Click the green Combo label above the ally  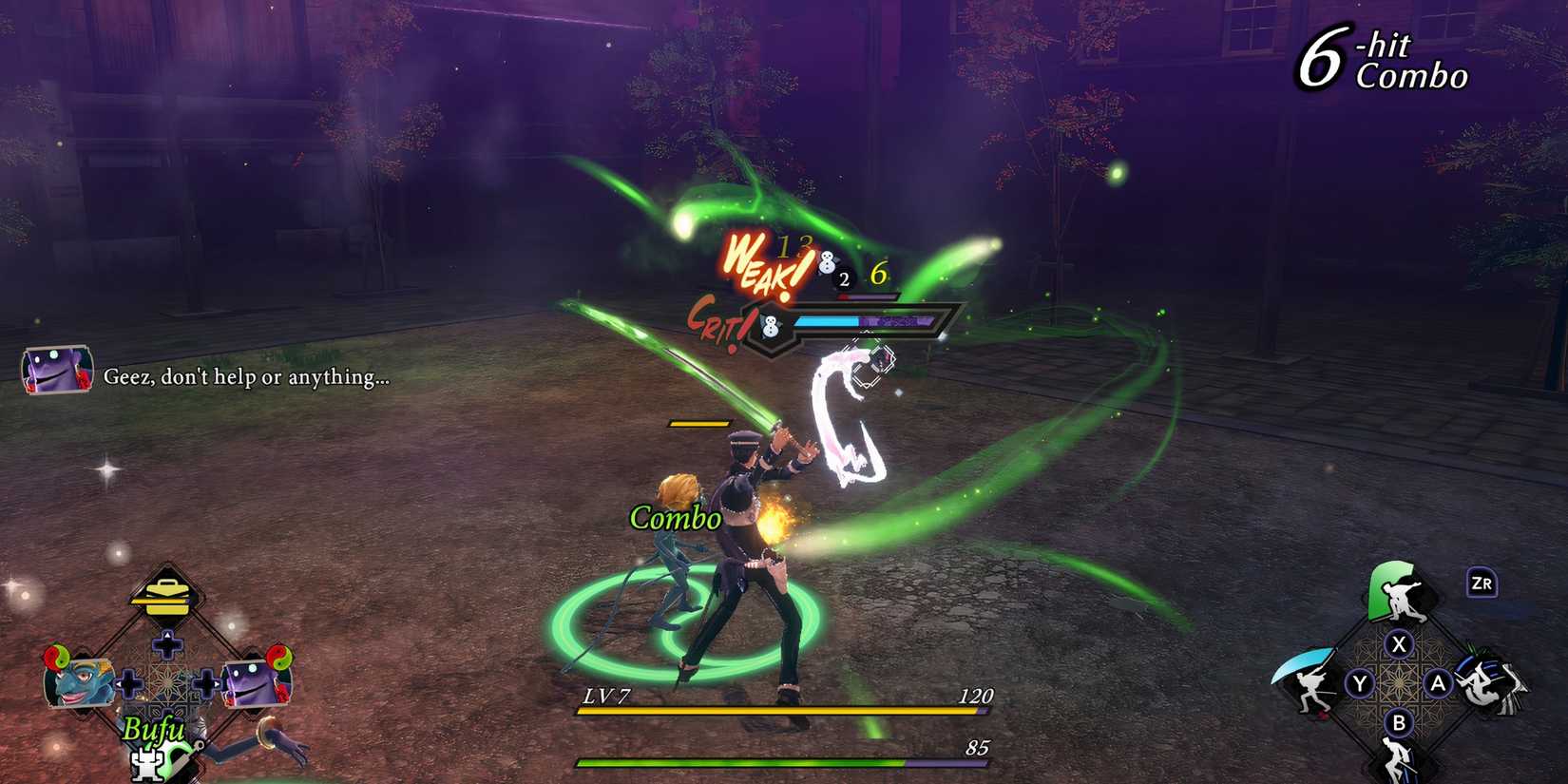pos(676,520)
